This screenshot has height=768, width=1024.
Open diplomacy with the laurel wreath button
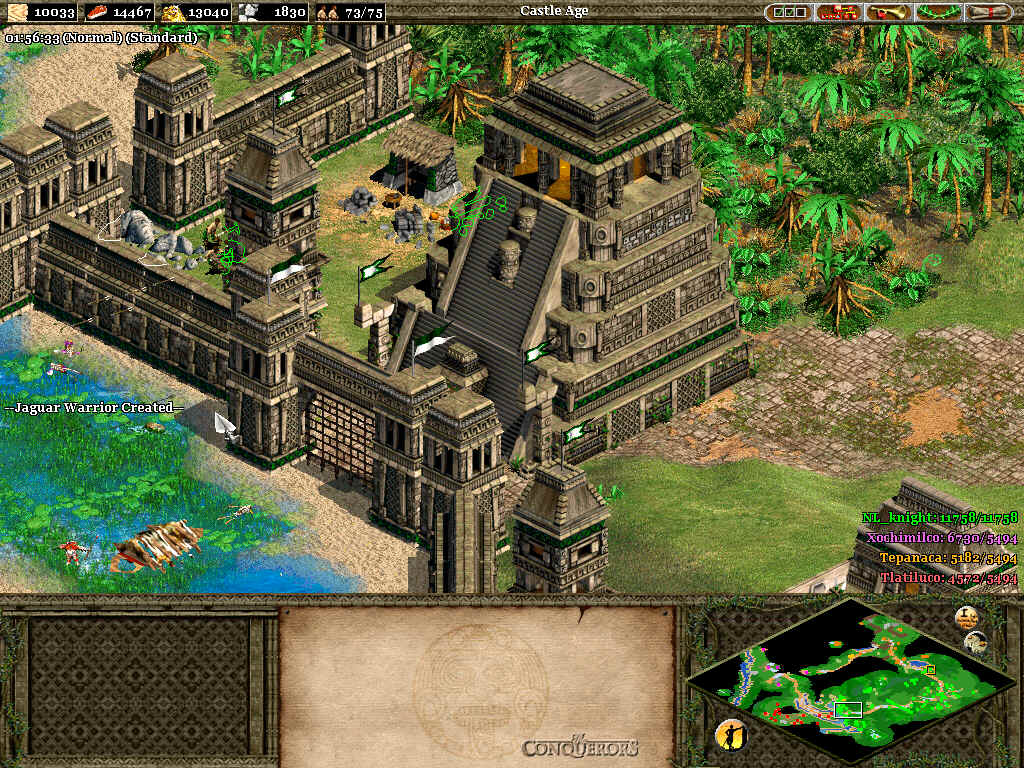click(938, 12)
